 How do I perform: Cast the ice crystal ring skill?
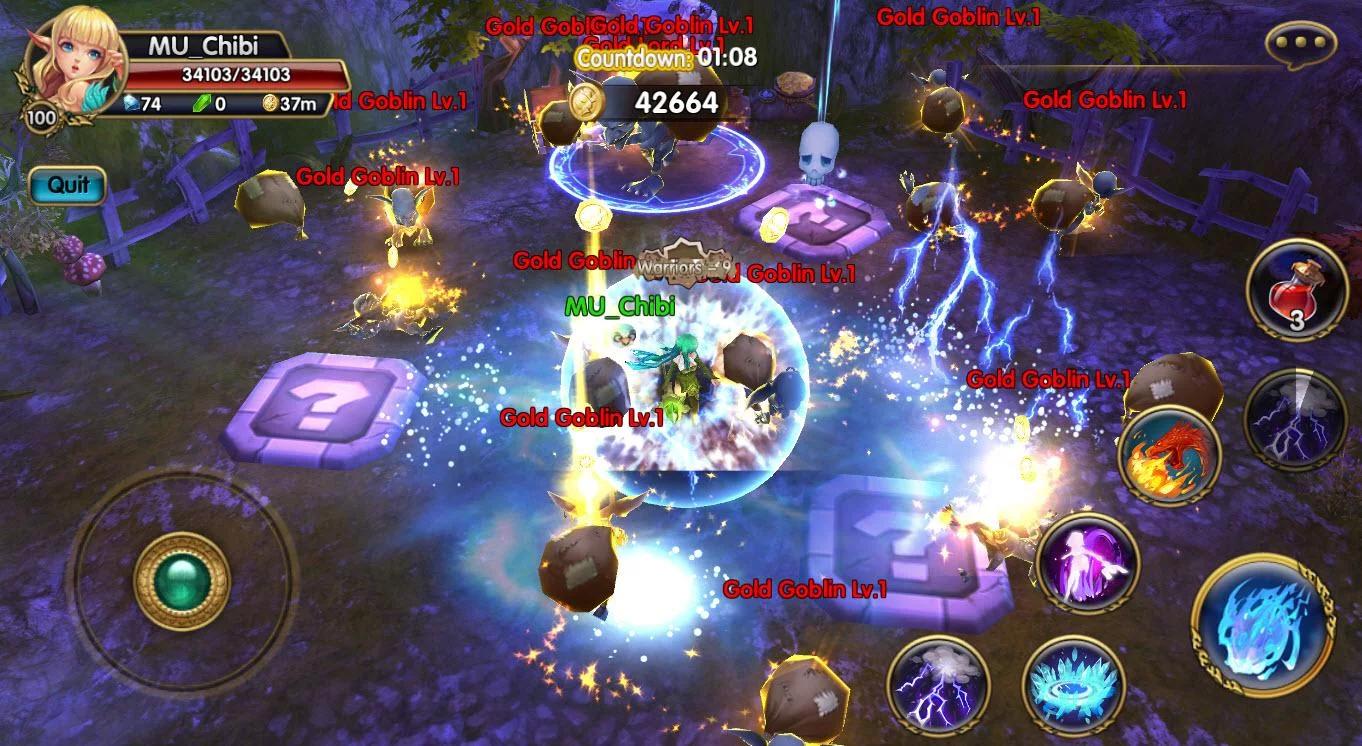[1074, 685]
